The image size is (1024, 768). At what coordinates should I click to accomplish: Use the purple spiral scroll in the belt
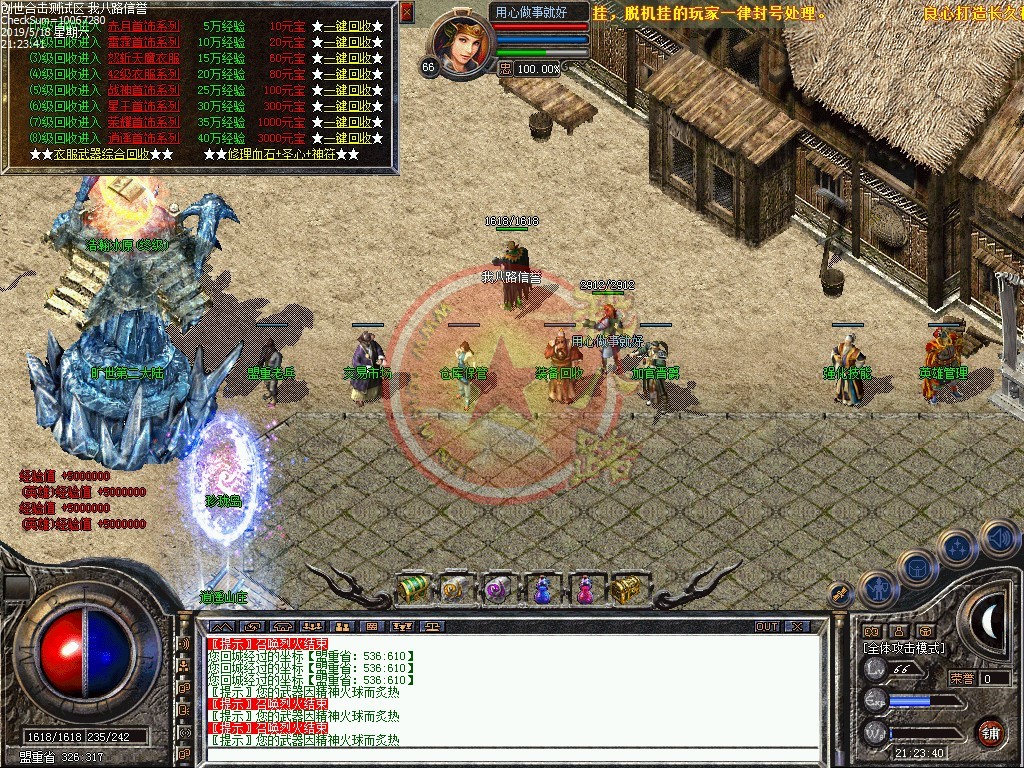click(x=497, y=590)
